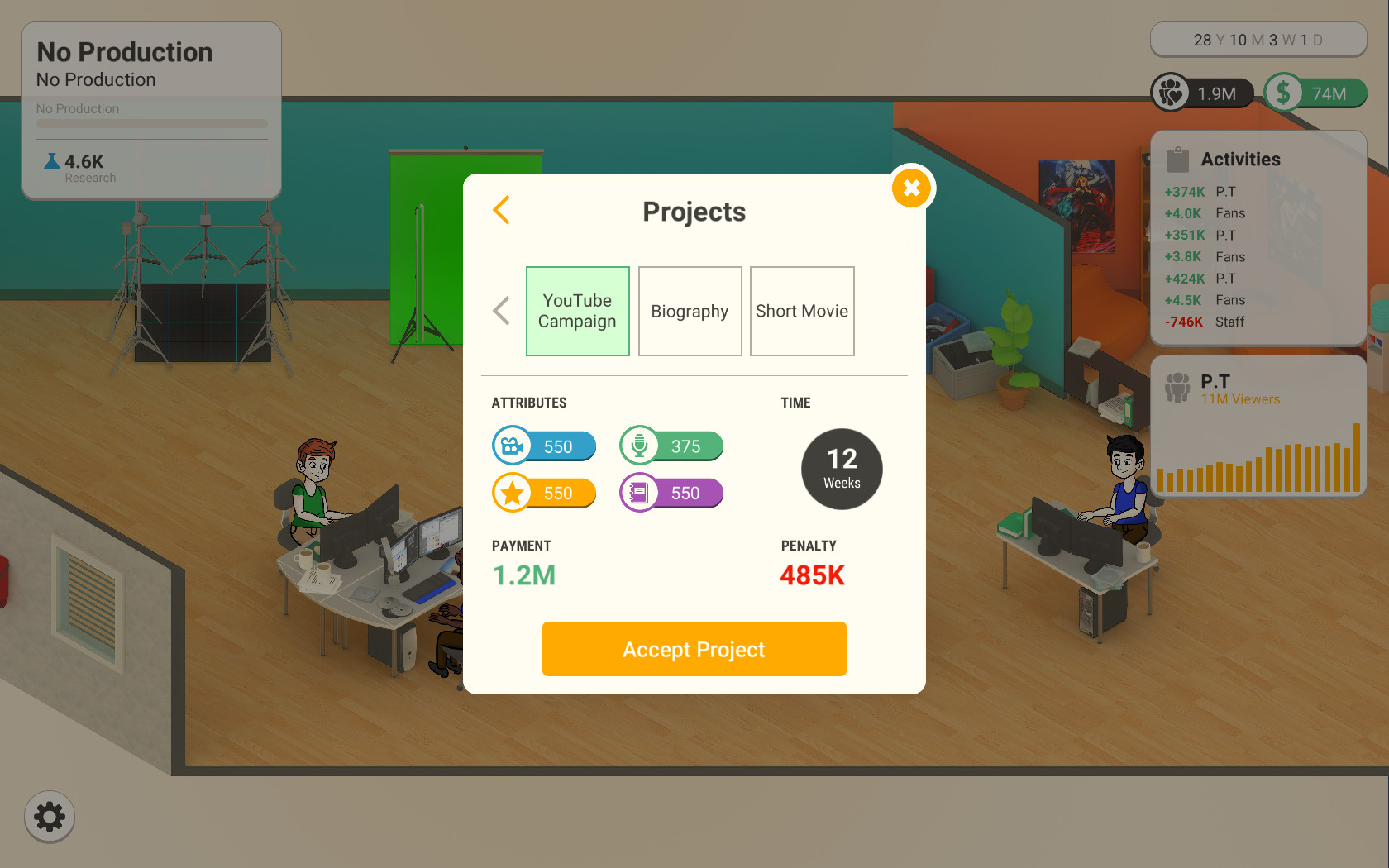The width and height of the screenshot is (1389, 868).
Task: Click the research flask showing 4.6K
Action: click(x=52, y=163)
